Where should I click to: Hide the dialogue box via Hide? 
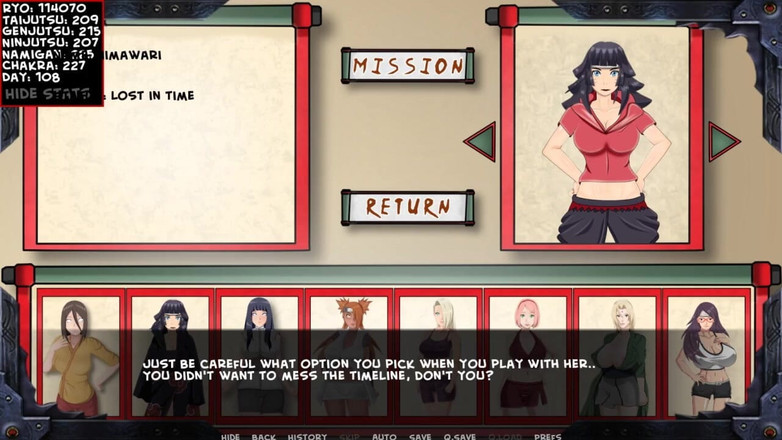click(230, 436)
